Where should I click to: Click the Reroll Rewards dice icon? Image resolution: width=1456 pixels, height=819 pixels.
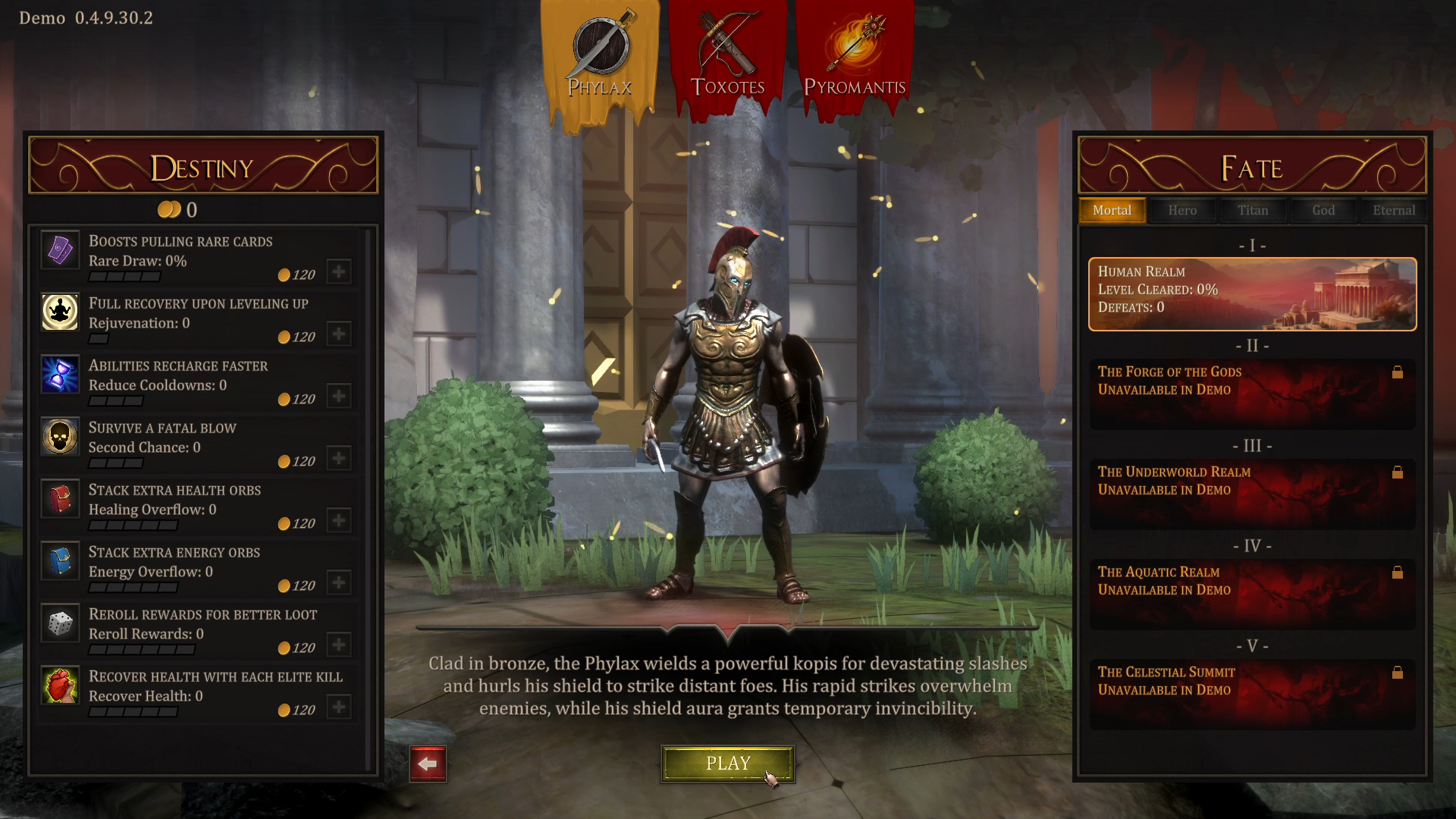61,623
